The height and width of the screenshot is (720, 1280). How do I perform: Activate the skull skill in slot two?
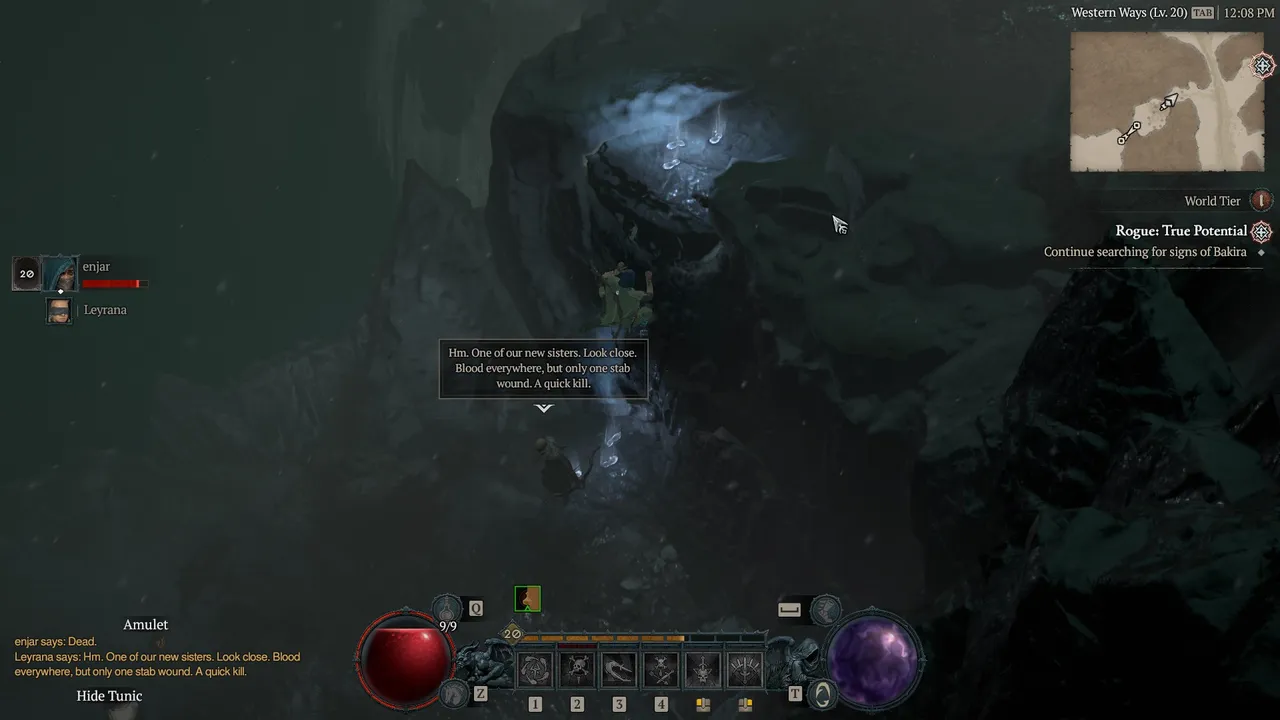tap(577, 670)
